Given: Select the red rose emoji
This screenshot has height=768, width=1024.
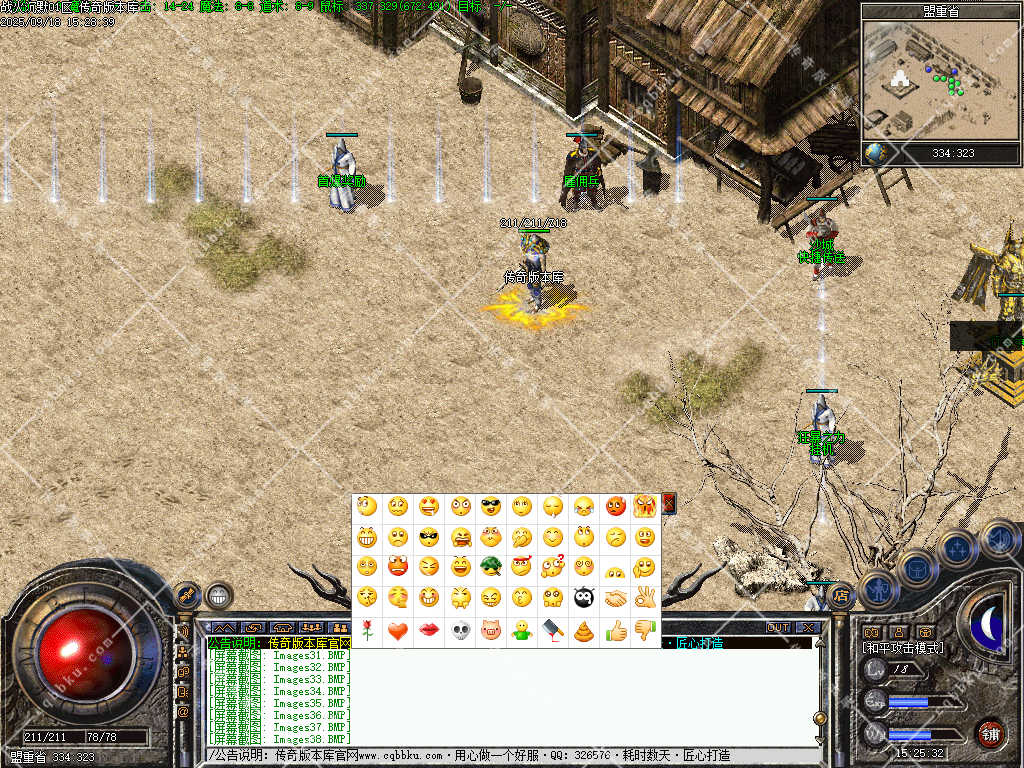Looking at the screenshot, I should point(367,630).
